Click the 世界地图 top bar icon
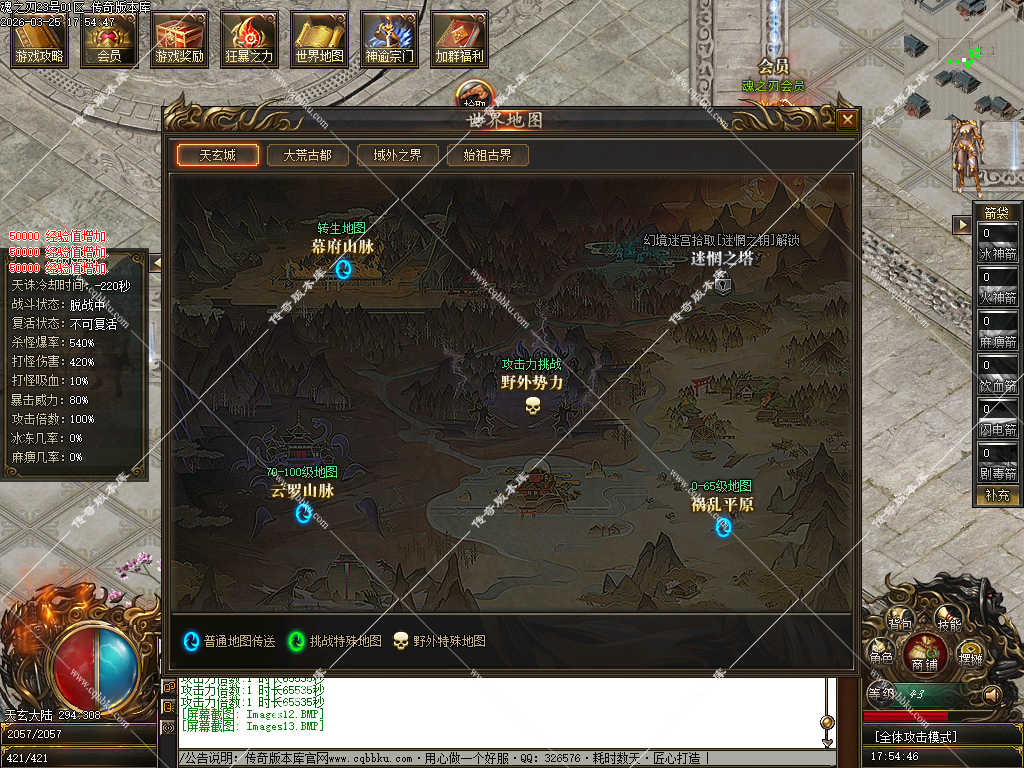 point(319,39)
